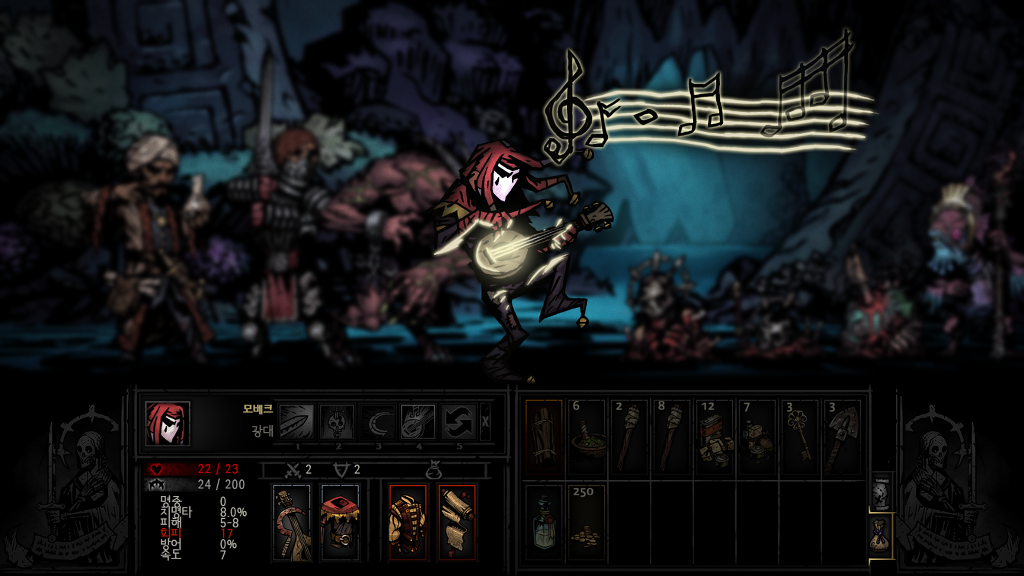Use the crescent sickle skill
Screen dimensions: 1024x576
[x=378, y=422]
